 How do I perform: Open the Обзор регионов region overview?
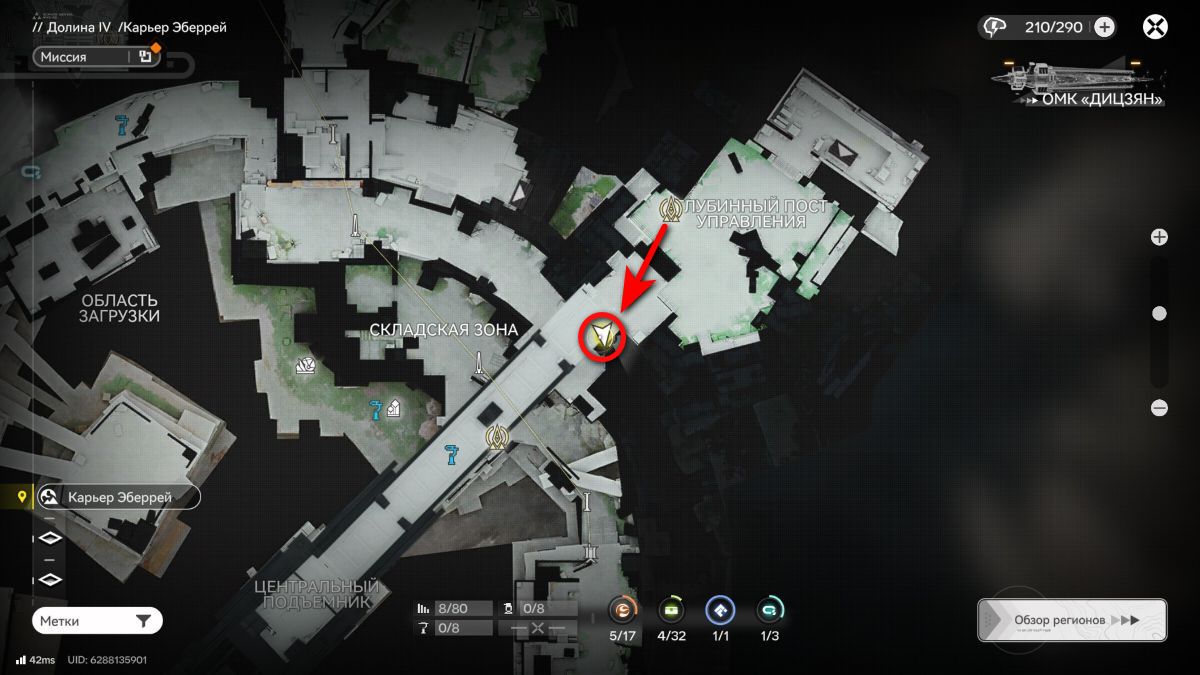[x=1072, y=620]
